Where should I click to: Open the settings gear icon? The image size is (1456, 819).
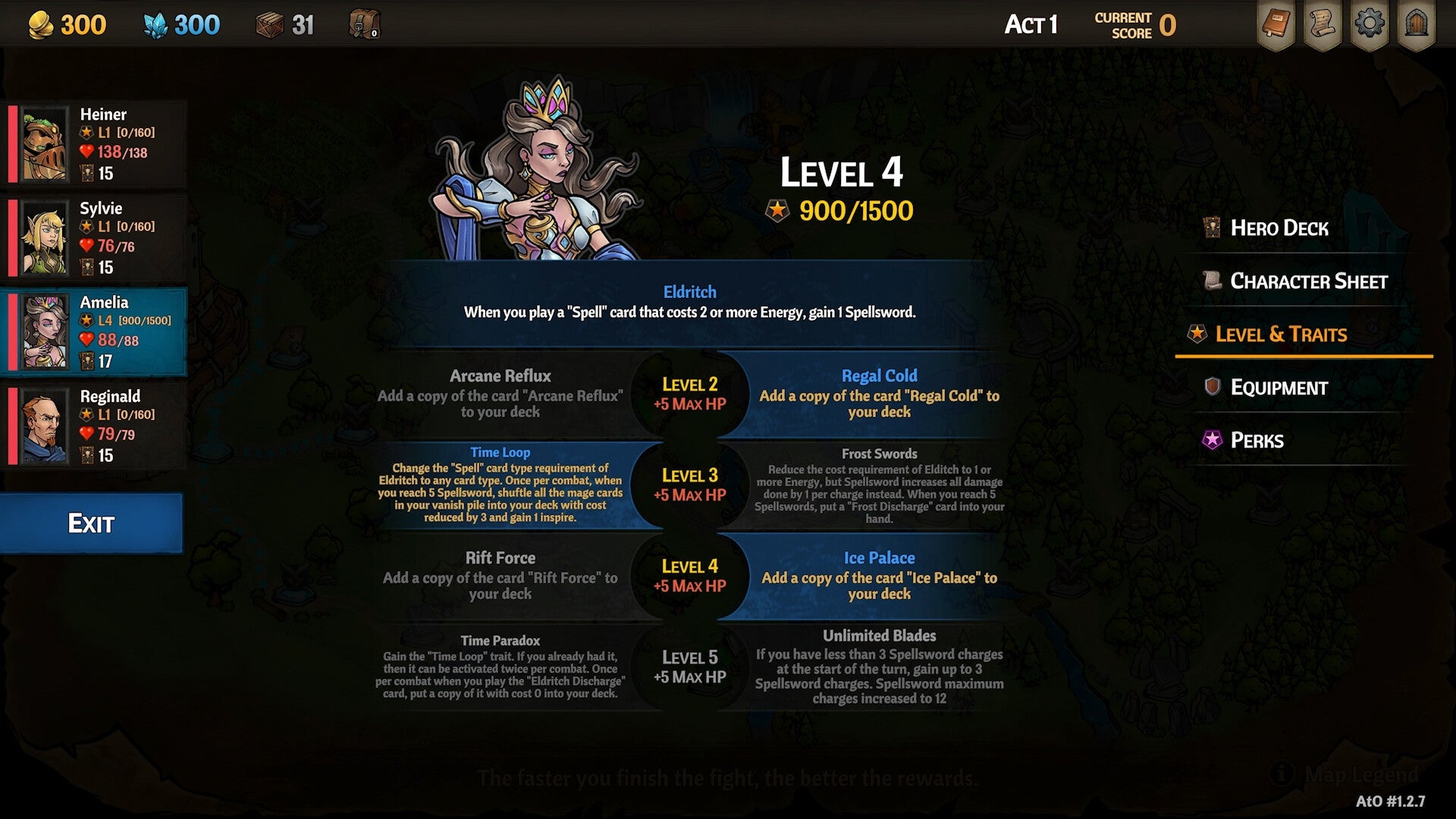tap(1370, 24)
